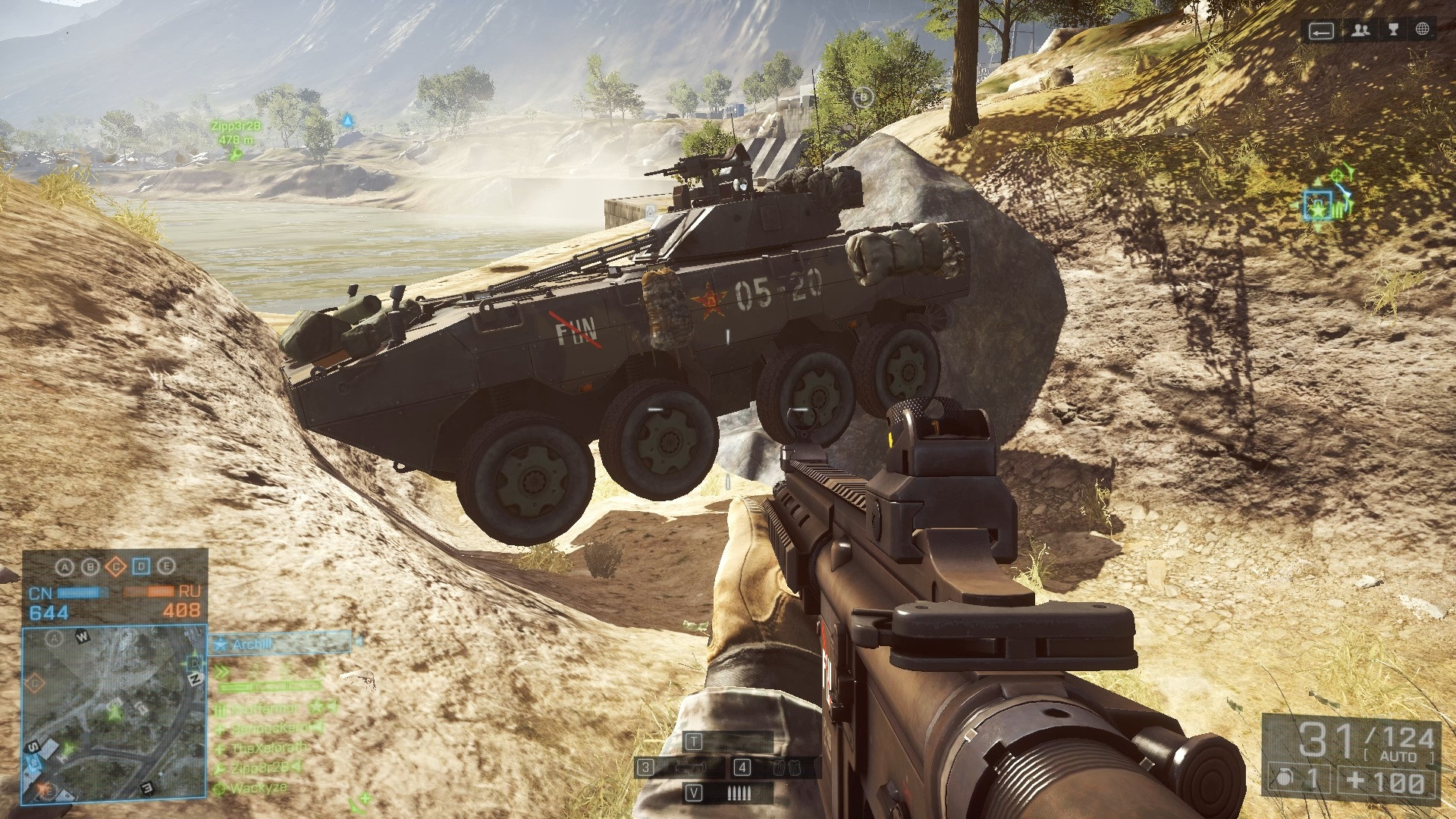The width and height of the screenshot is (1456, 819).
Task: Click the back arrow icon
Action: pyautogui.click(x=1320, y=31)
